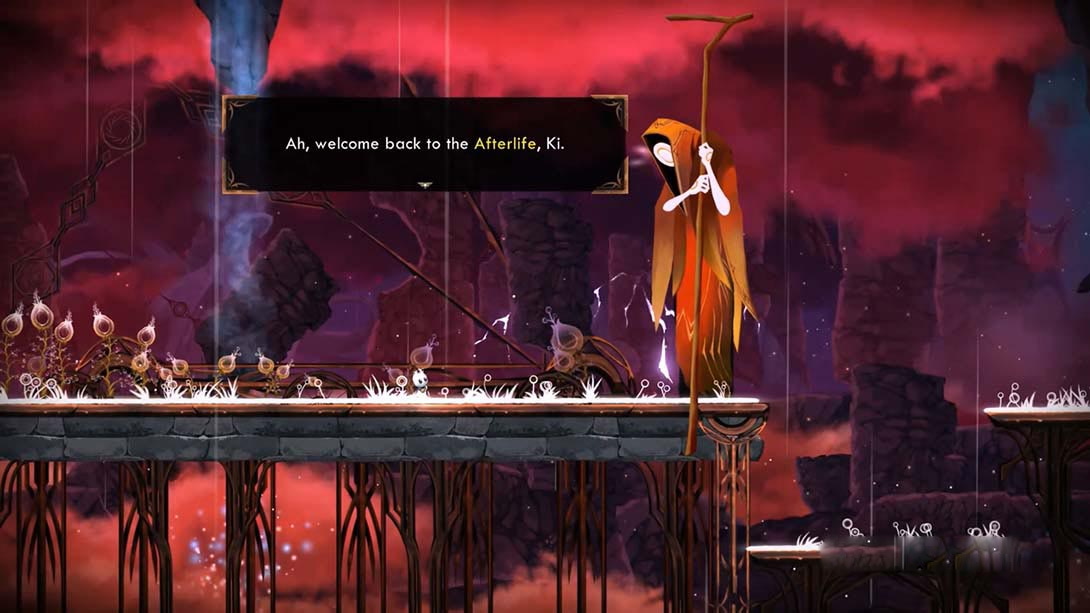Image resolution: width=1090 pixels, height=613 pixels.
Task: Click the dialogue box's continue arrow
Action: point(425,184)
